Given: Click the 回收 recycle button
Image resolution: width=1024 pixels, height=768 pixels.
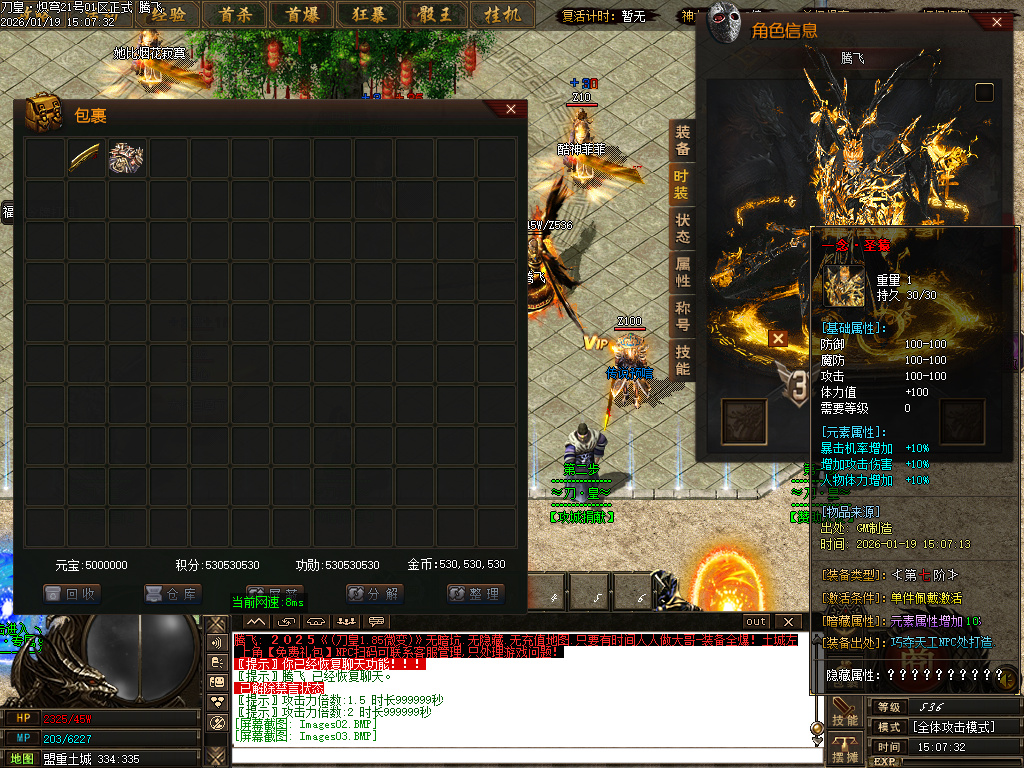Looking at the screenshot, I should pos(72,593).
